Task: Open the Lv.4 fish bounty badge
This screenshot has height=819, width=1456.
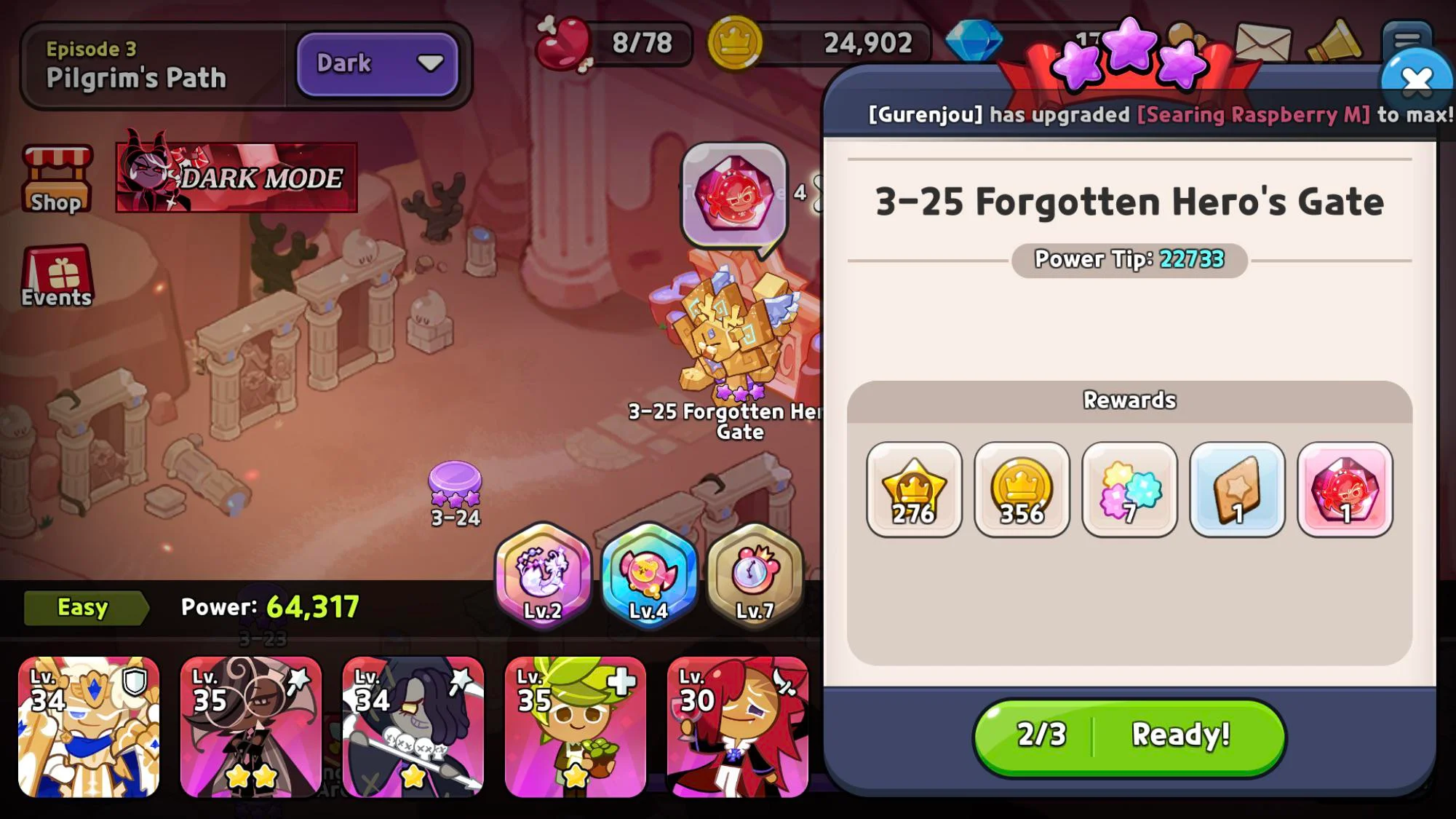Action: pos(648,579)
